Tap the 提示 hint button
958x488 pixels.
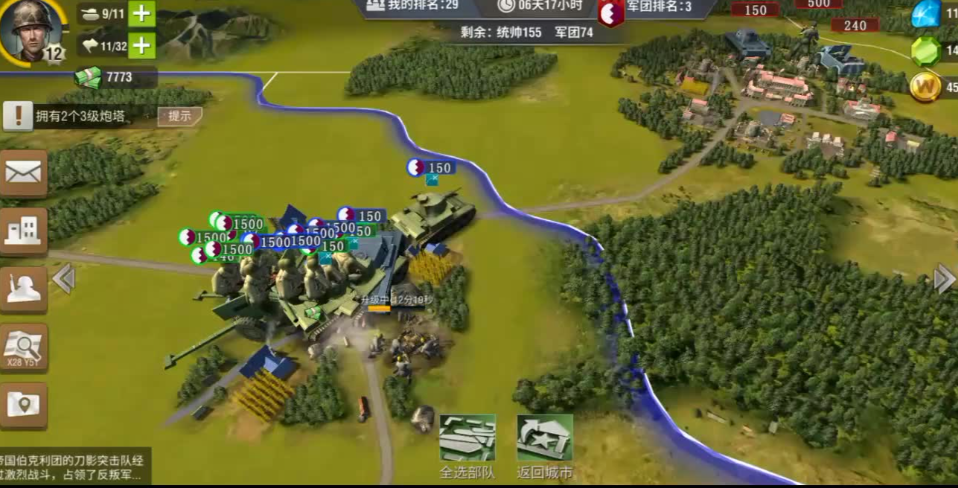[x=180, y=116]
